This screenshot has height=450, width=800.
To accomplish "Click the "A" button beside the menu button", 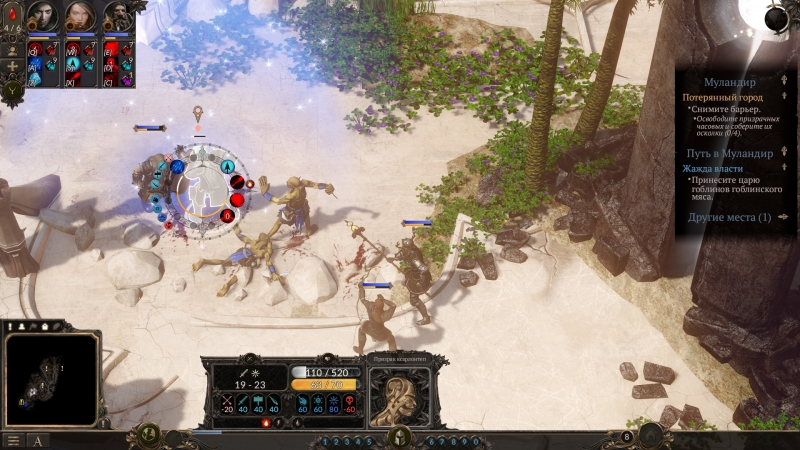I will [x=38, y=440].
